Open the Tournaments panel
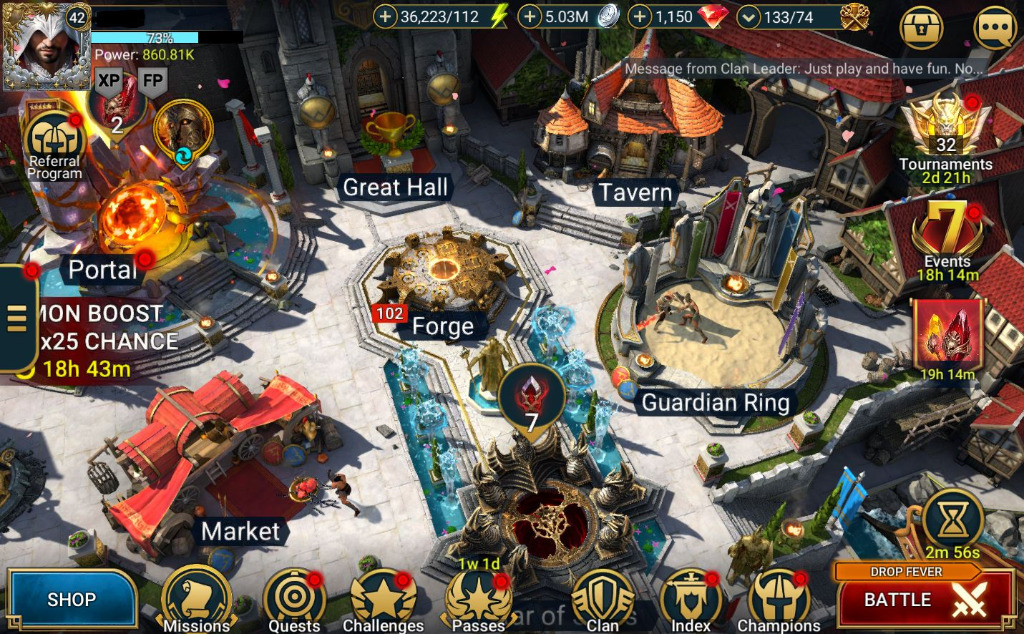Image resolution: width=1024 pixels, height=634 pixels. [945, 130]
